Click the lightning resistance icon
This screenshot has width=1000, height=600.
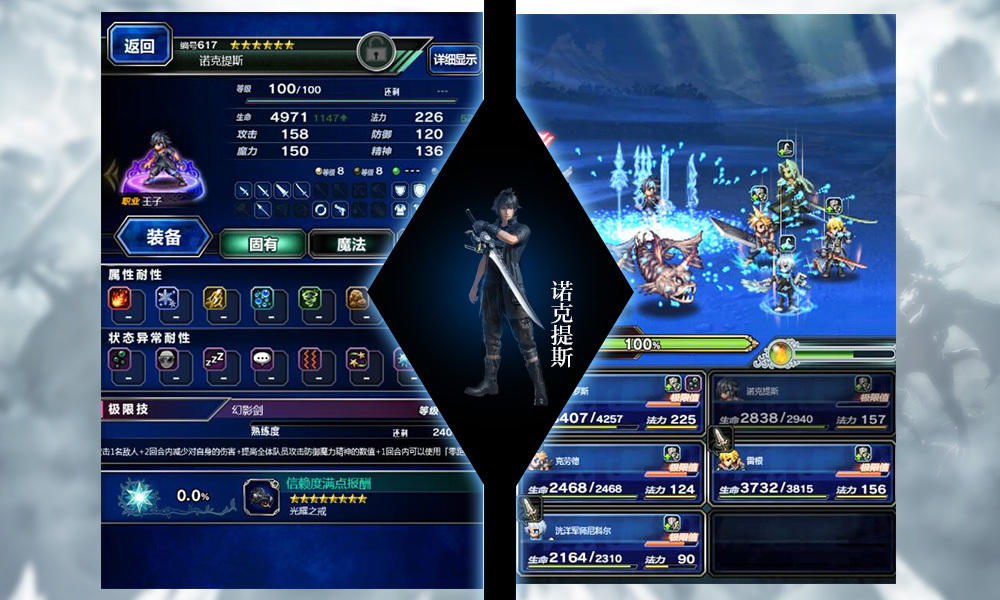point(215,300)
